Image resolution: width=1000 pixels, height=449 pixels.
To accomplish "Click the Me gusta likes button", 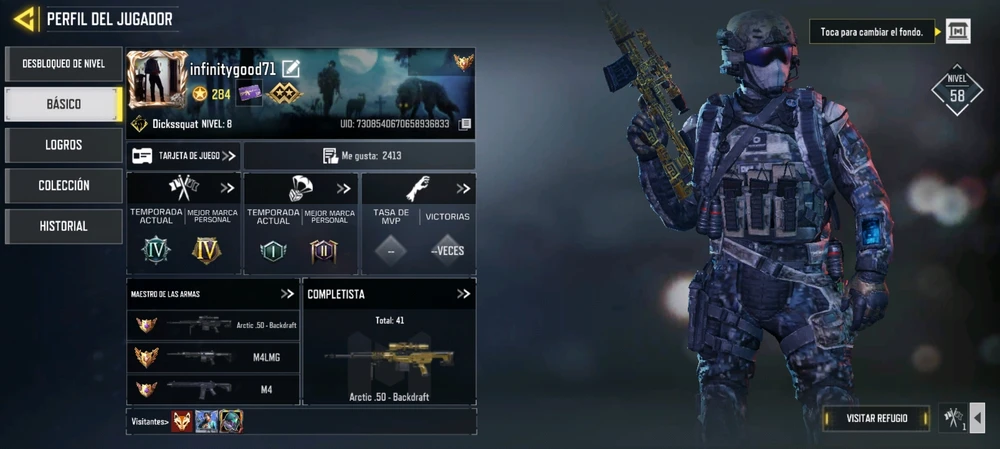I will pyautogui.click(x=360, y=156).
